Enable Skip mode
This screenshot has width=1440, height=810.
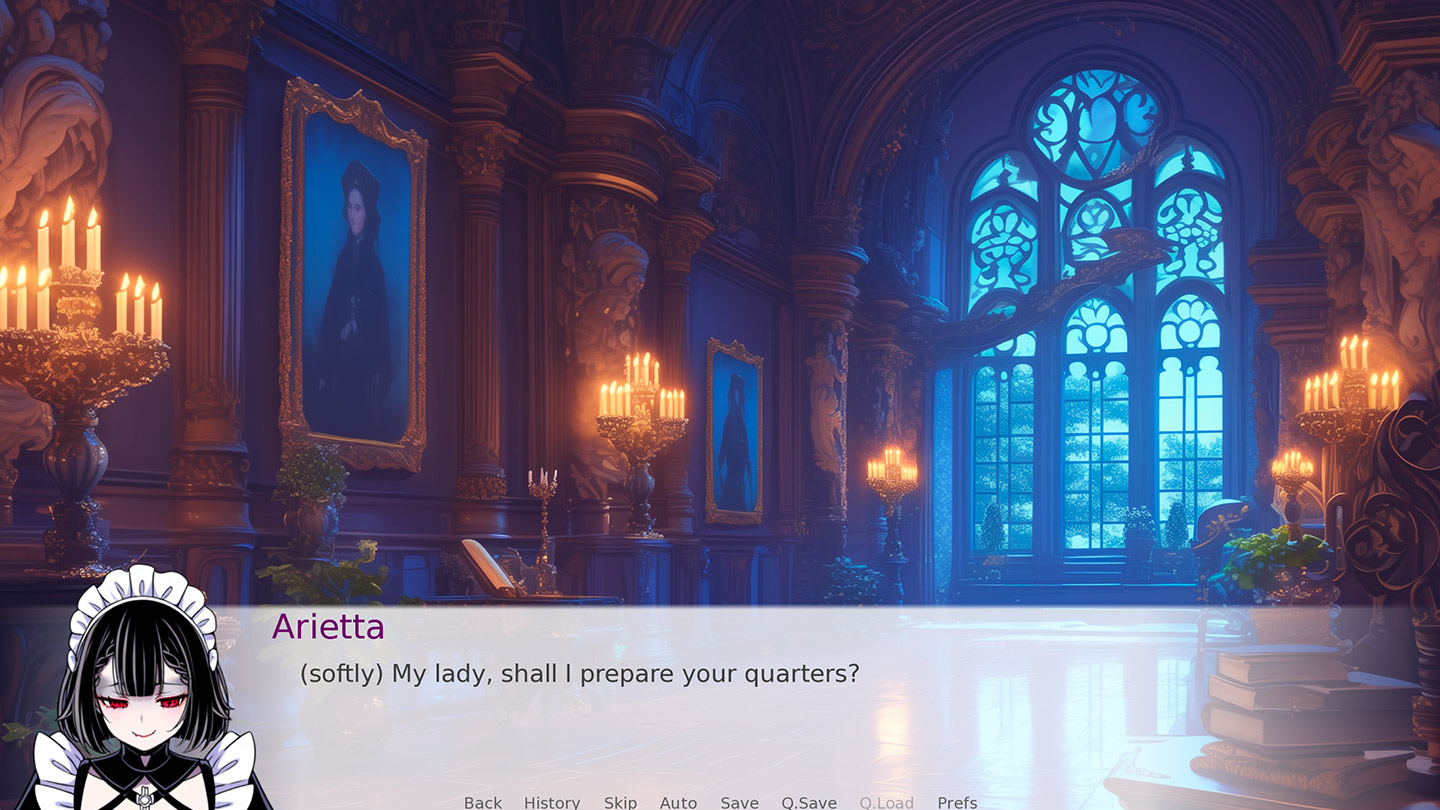pos(620,802)
